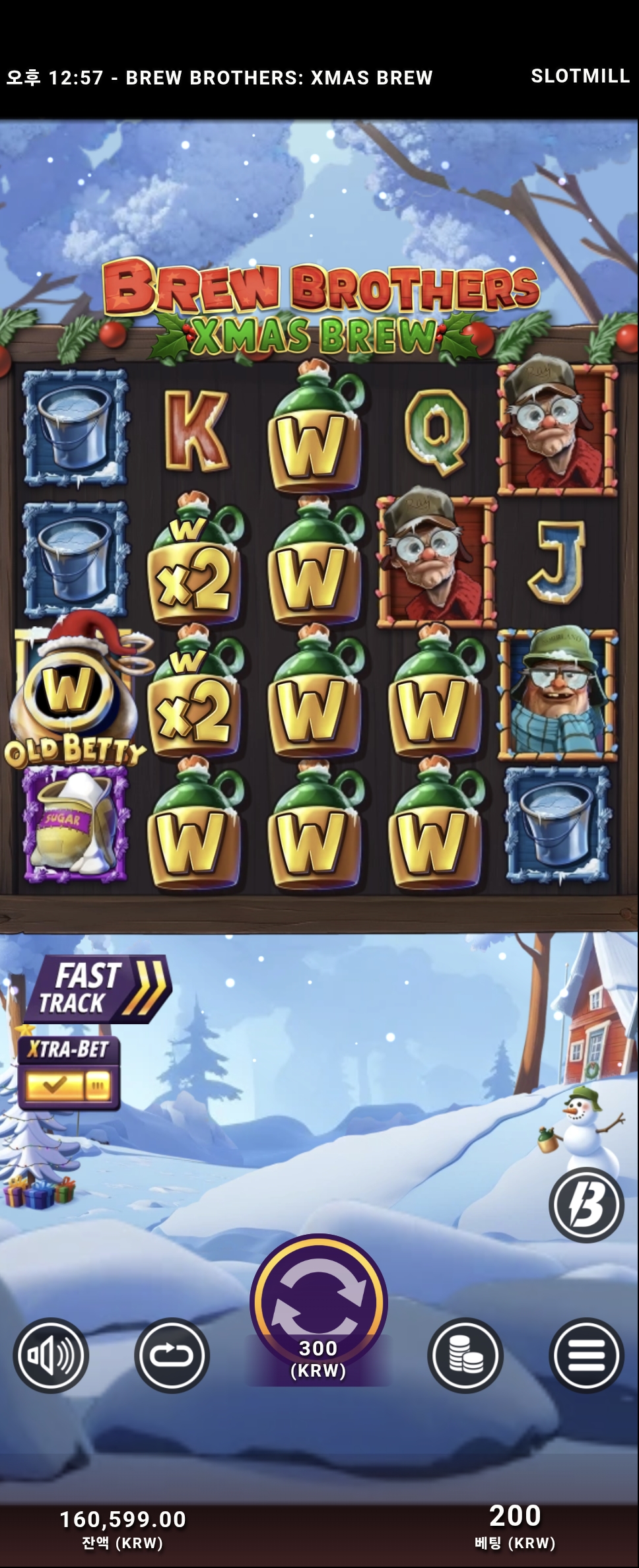Activate the Fast Track feature

coord(99,989)
